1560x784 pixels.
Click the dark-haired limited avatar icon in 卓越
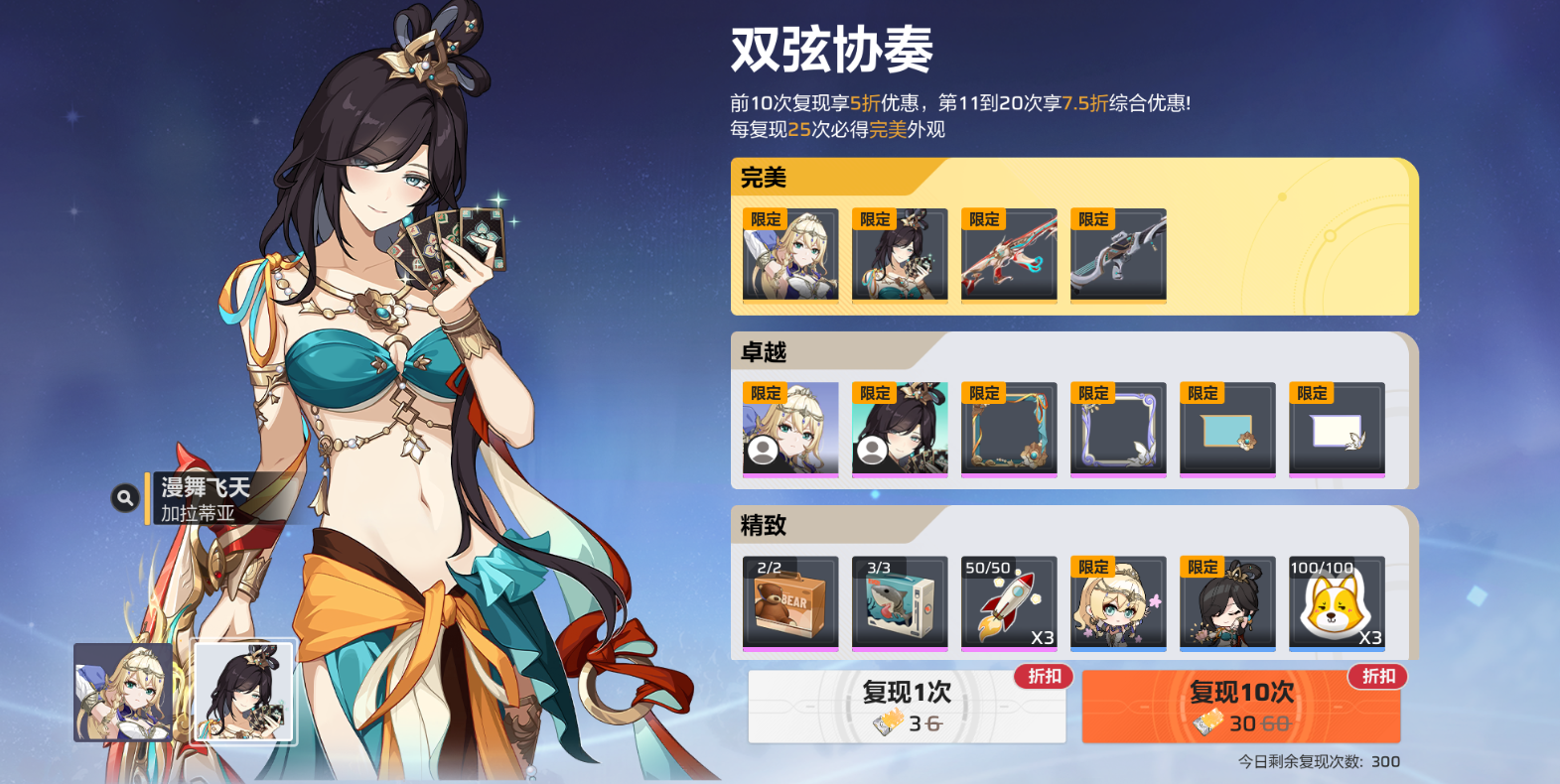point(899,430)
